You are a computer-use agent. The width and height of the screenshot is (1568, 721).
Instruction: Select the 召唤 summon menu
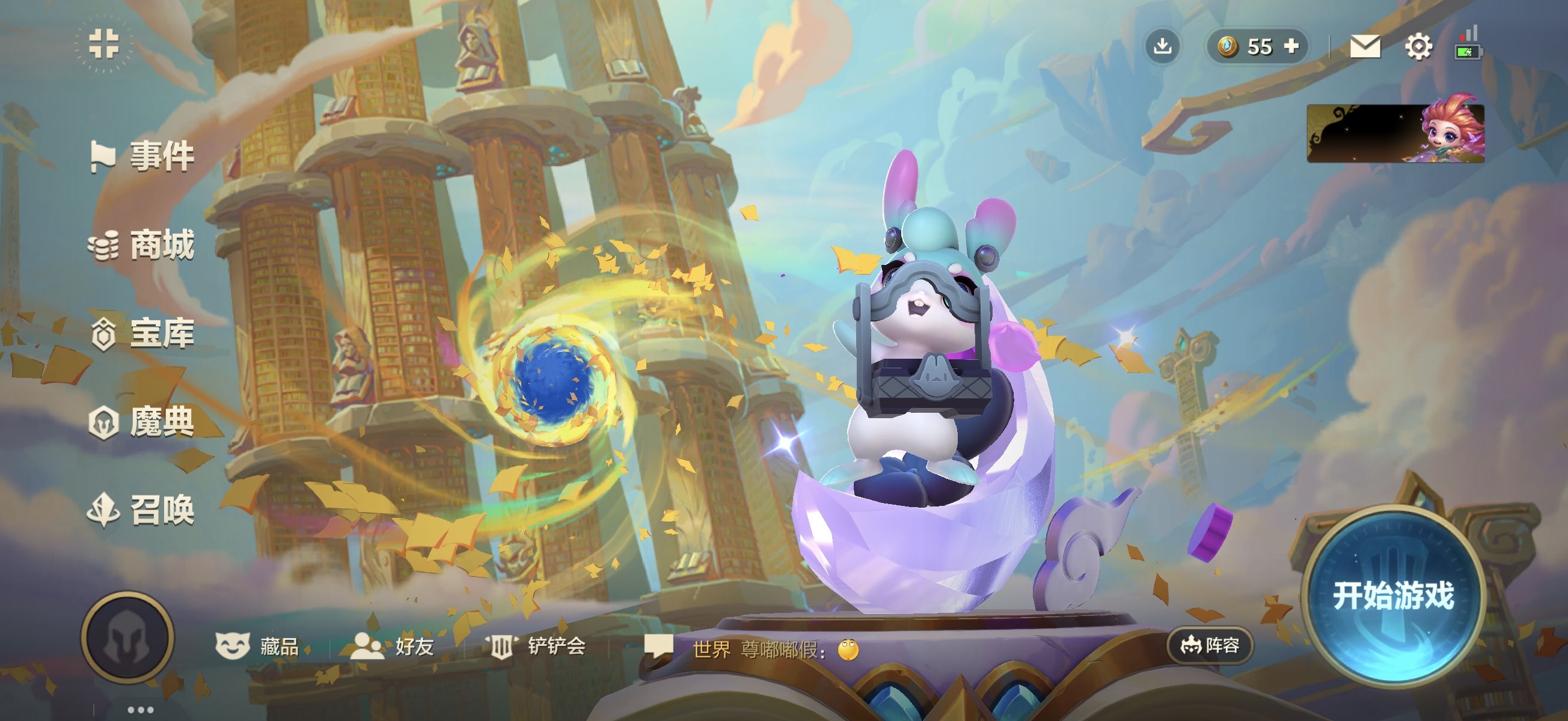(143, 510)
